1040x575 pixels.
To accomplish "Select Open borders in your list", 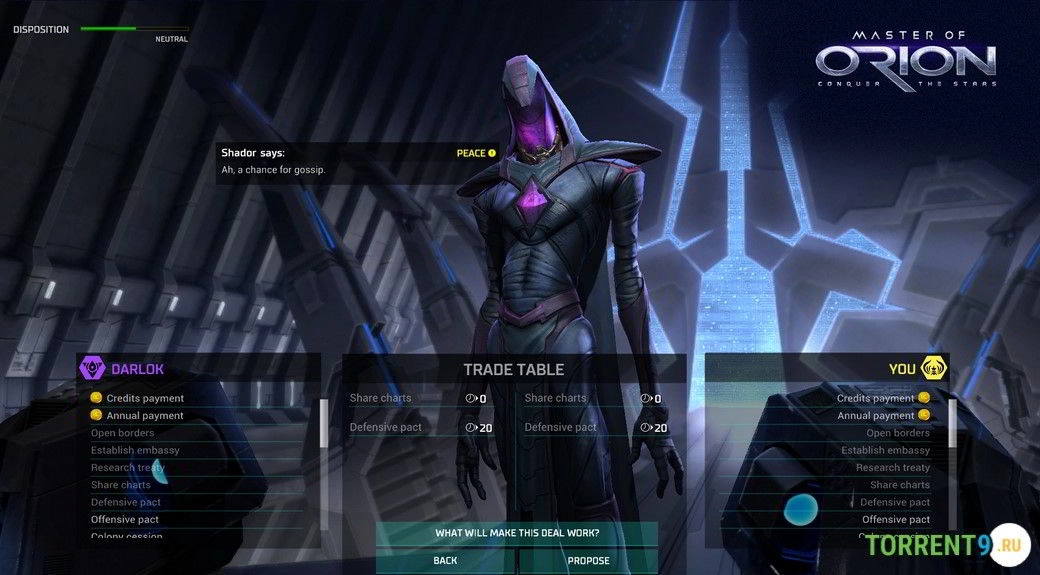I will 898,433.
